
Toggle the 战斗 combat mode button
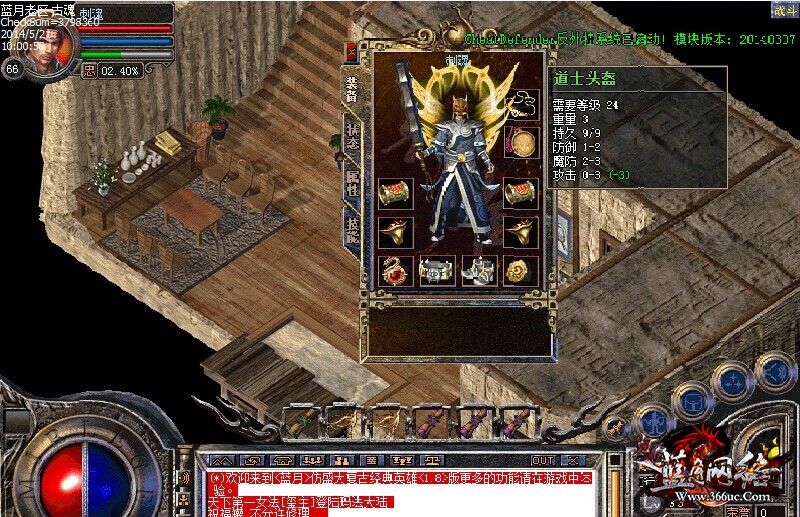click(x=784, y=11)
